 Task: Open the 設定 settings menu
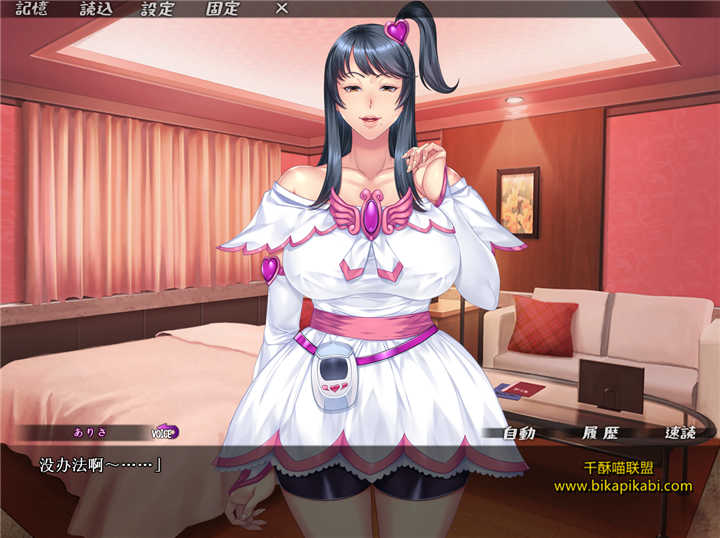tap(157, 9)
